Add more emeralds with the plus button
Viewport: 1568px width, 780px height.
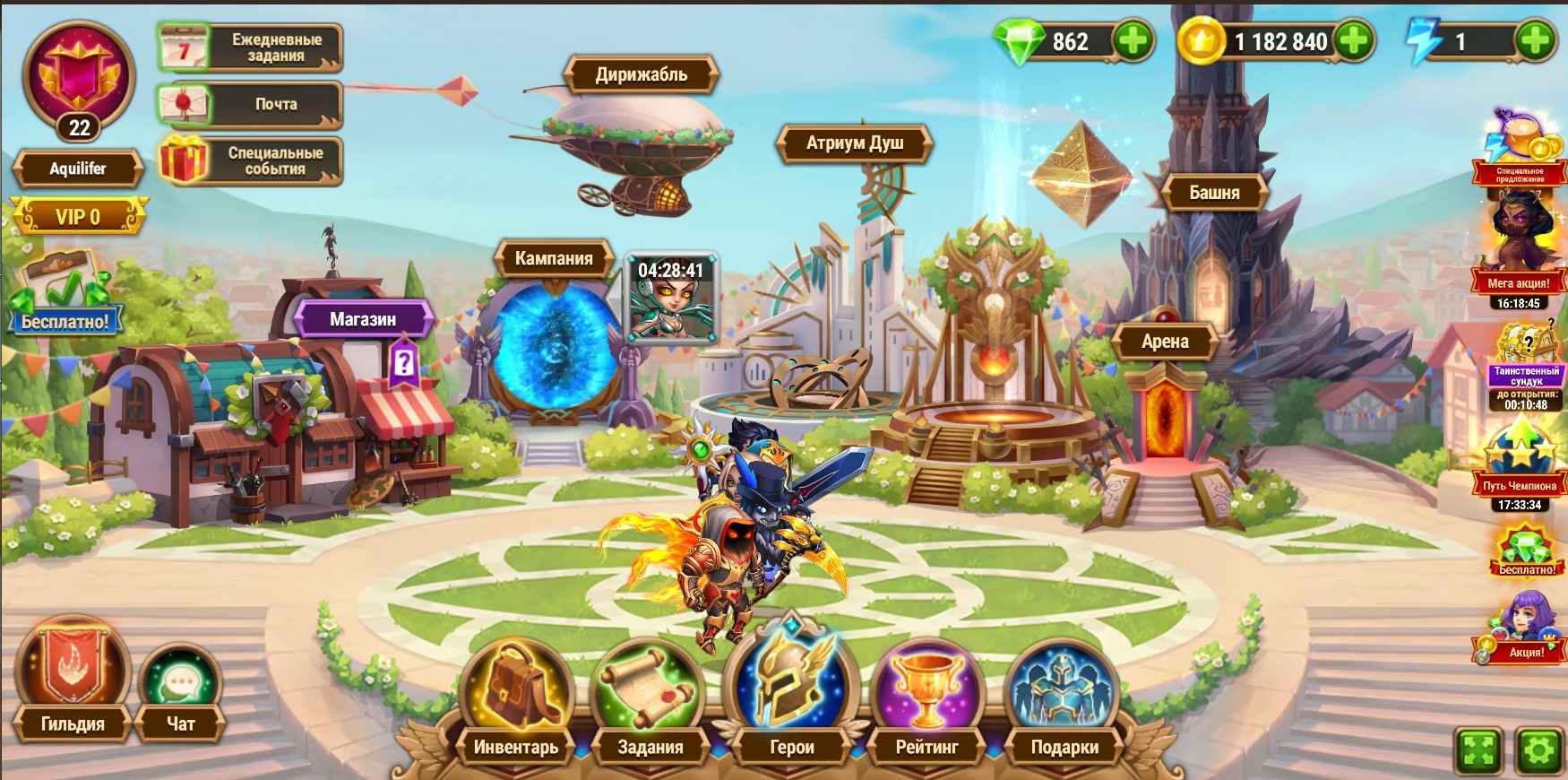point(1133,41)
